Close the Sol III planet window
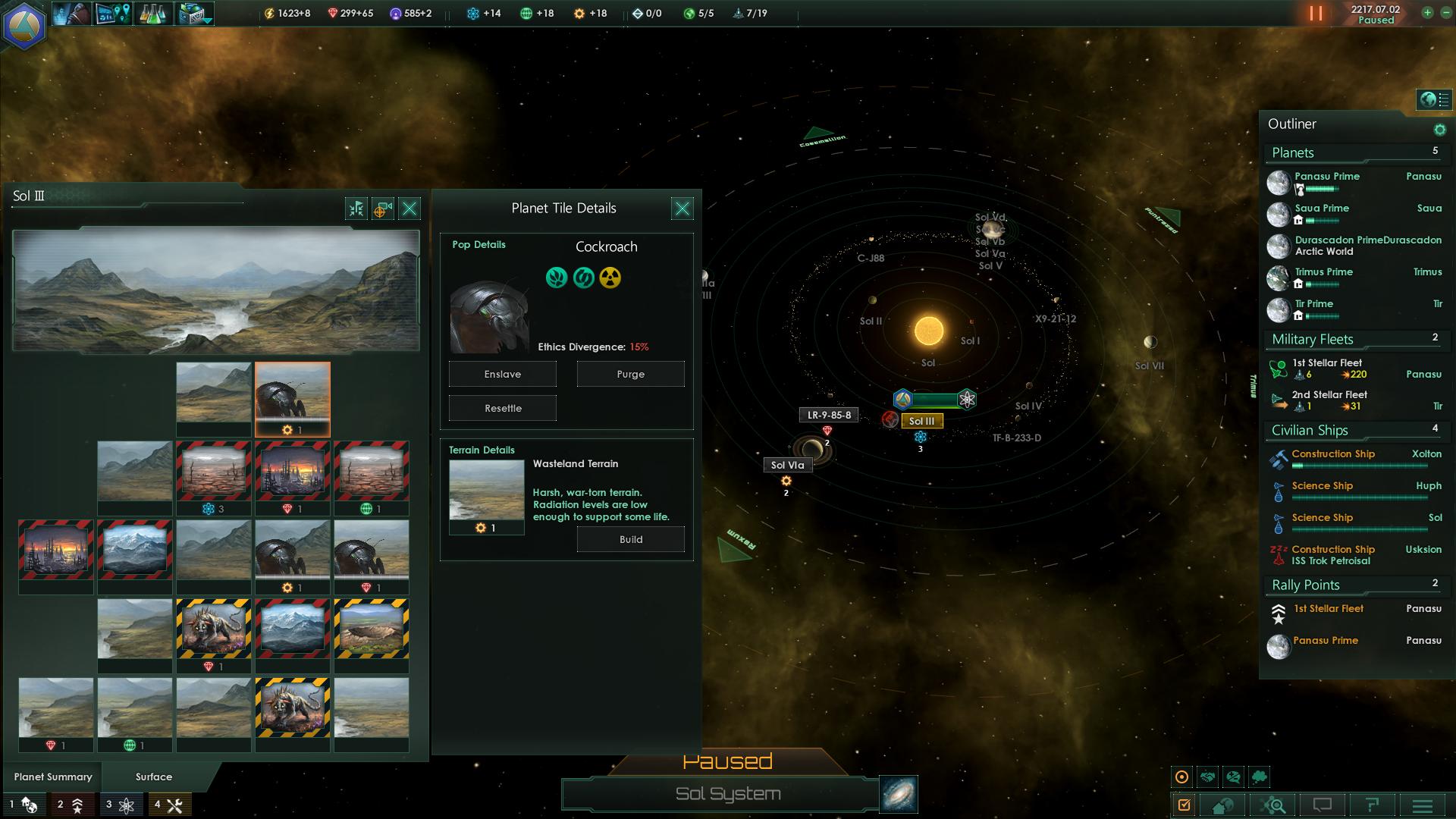 [x=409, y=209]
